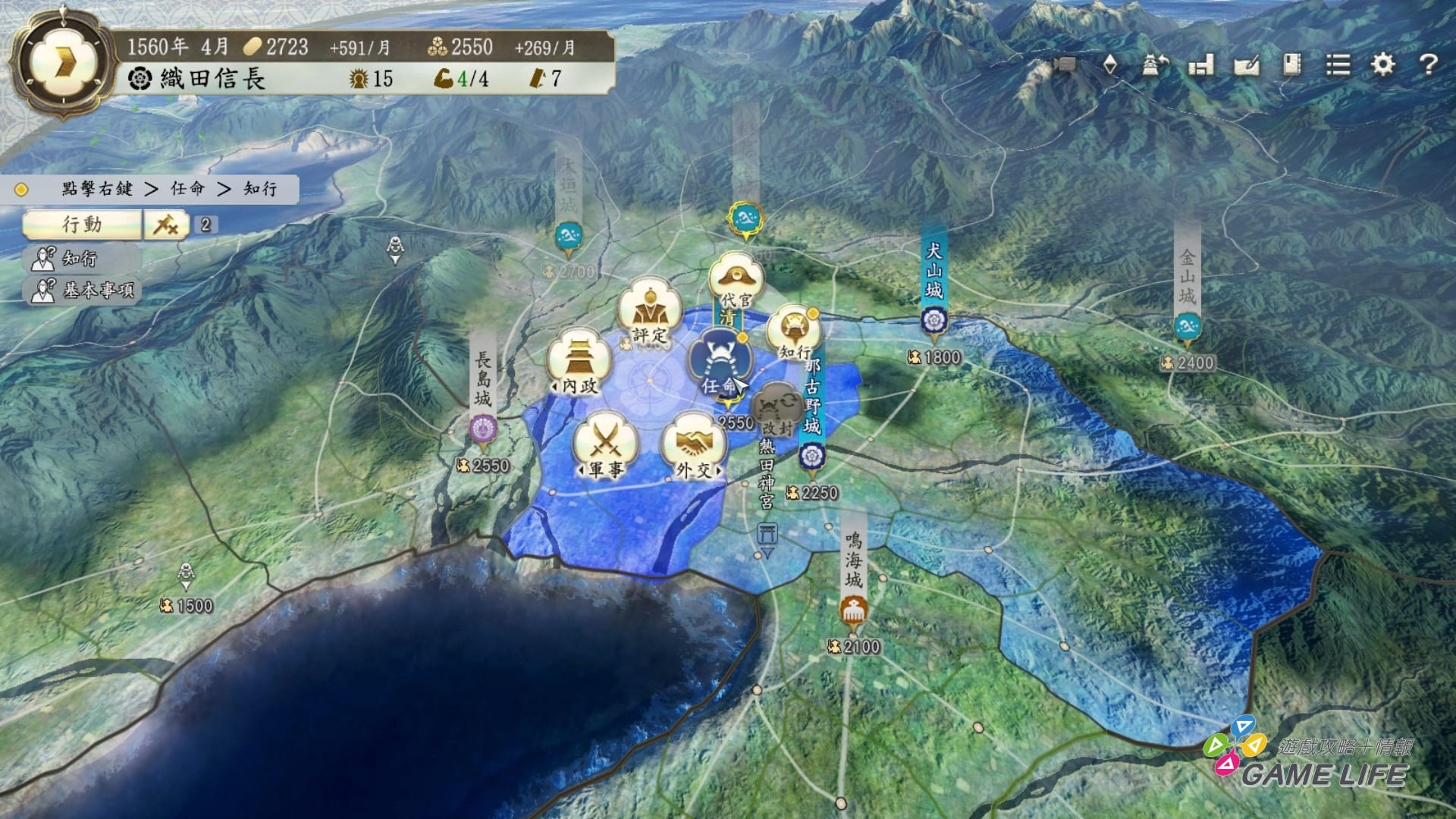Select the 鳴海城 castle marker
Image resolution: width=1456 pixels, height=819 pixels.
854,609
